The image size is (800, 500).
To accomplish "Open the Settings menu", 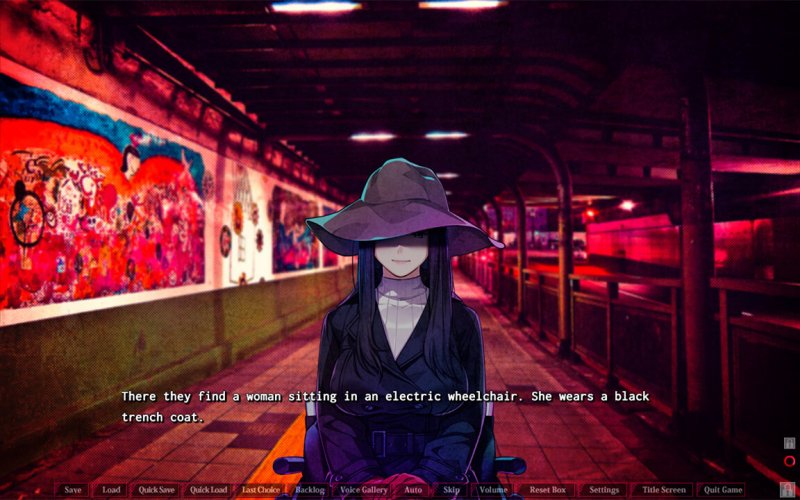I will (604, 490).
